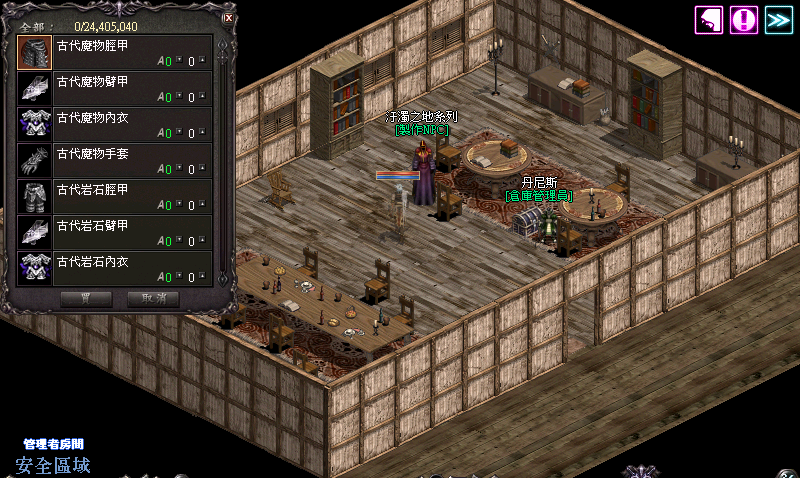Close the shop window with X

(229, 17)
